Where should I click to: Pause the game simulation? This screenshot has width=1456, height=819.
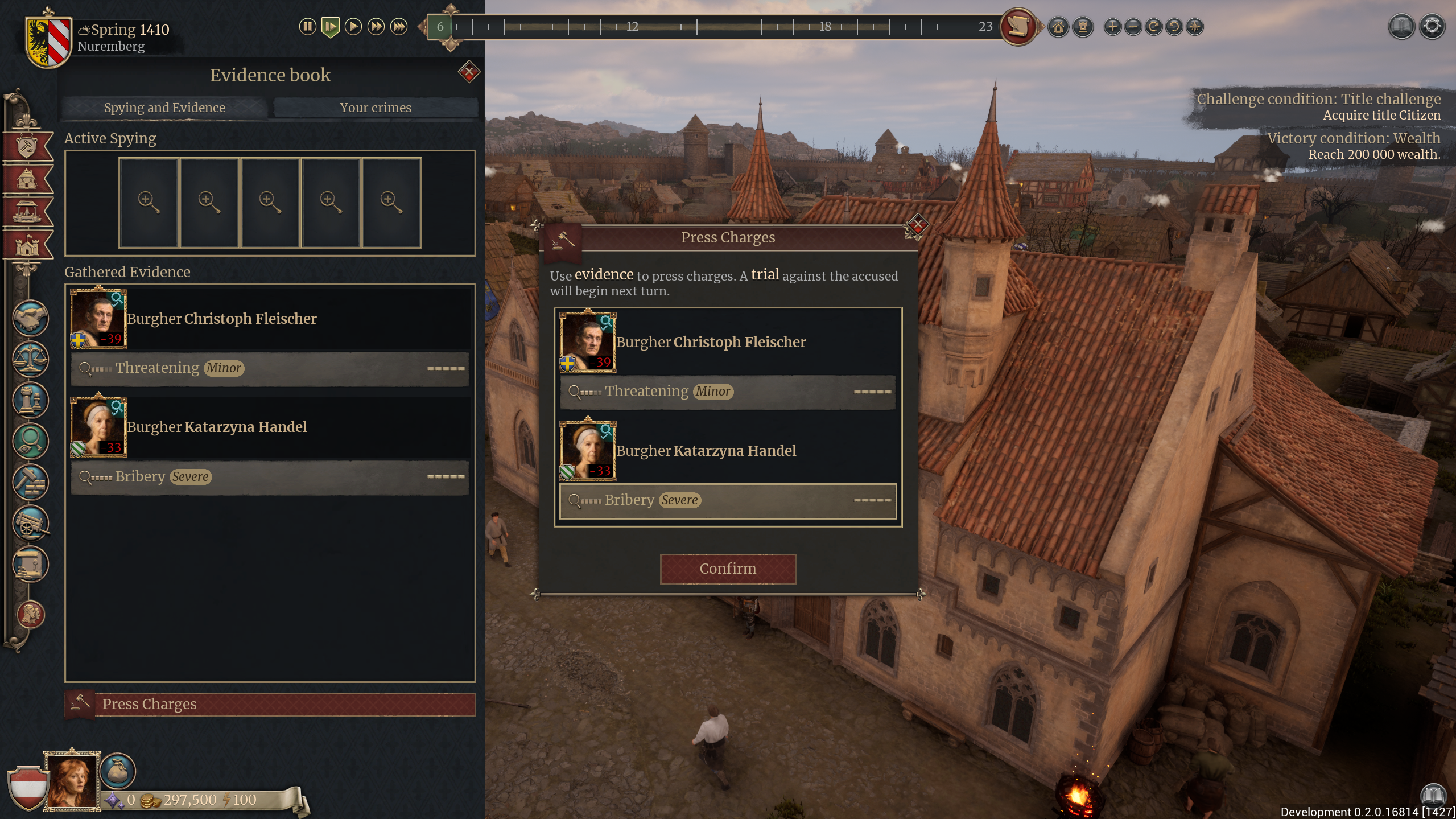(x=307, y=26)
